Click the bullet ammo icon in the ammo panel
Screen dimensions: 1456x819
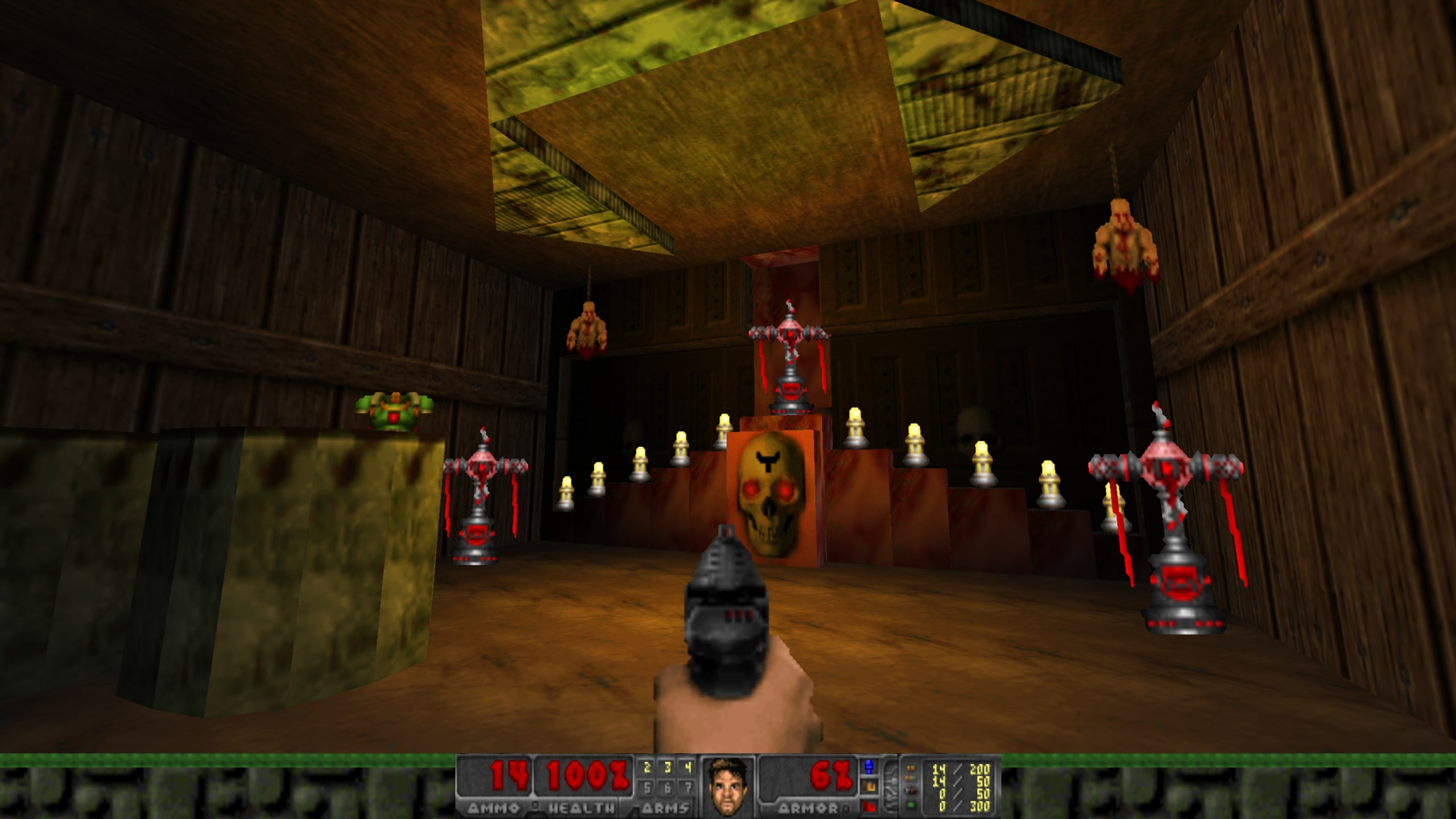tap(912, 769)
